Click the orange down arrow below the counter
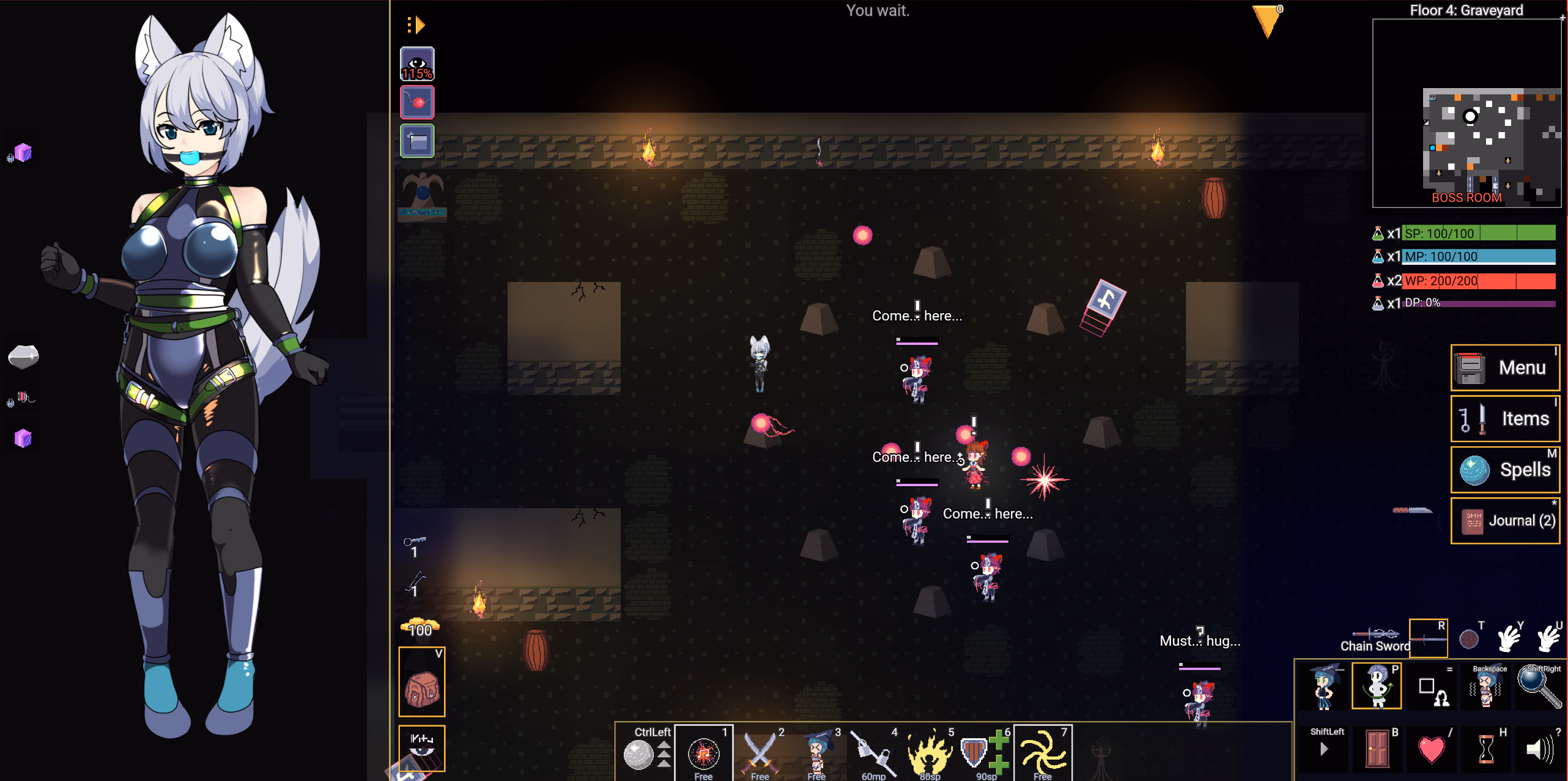The height and width of the screenshot is (781, 1568). coord(1267,26)
